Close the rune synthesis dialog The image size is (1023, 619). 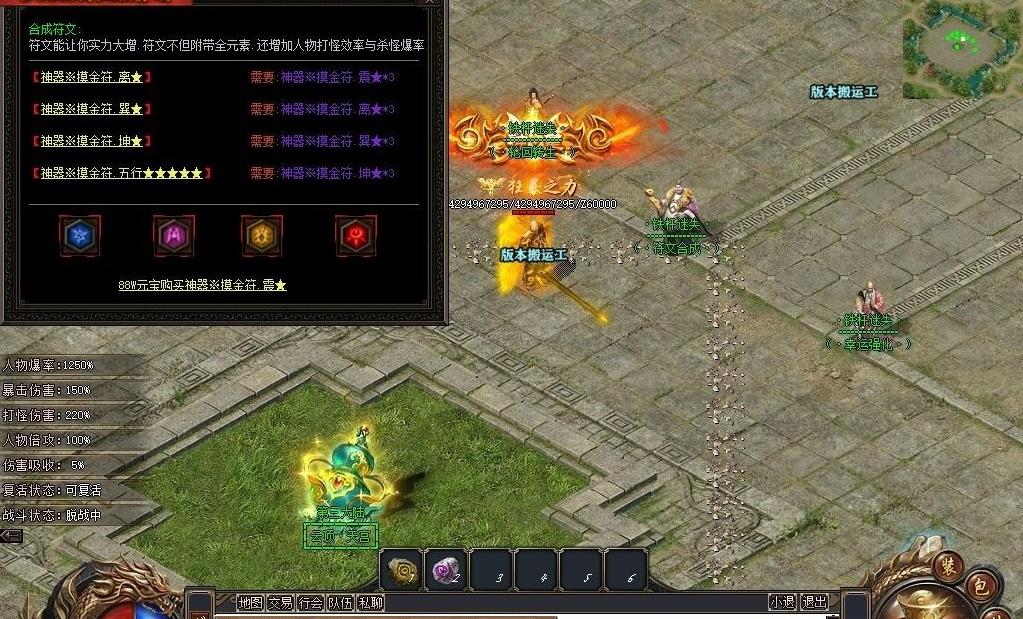(432, 3)
